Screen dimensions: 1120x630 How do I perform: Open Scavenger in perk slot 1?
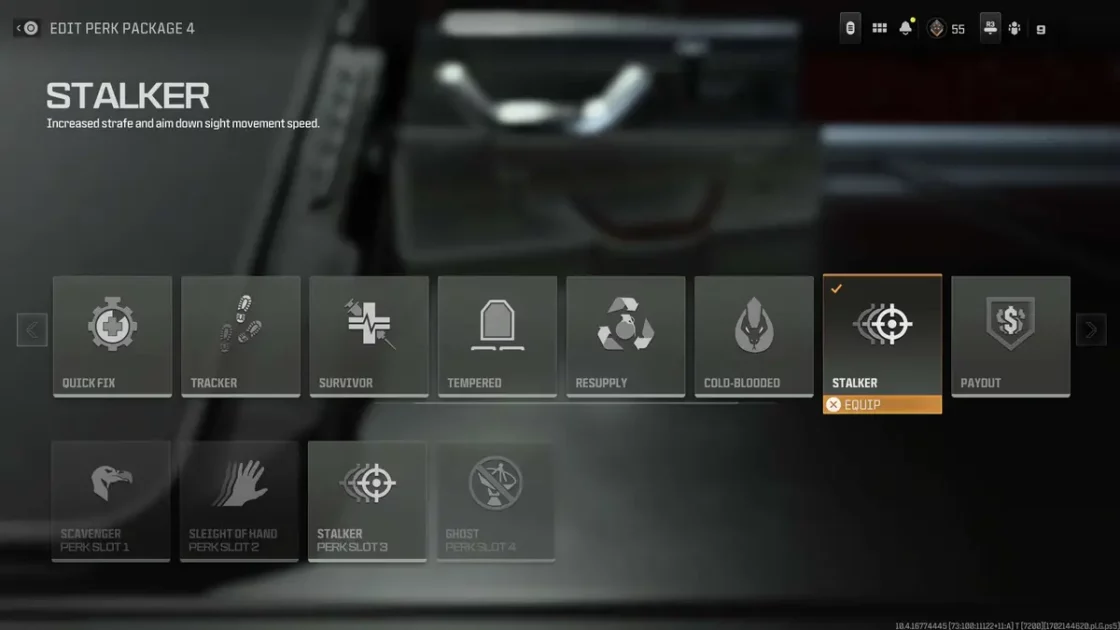point(111,500)
